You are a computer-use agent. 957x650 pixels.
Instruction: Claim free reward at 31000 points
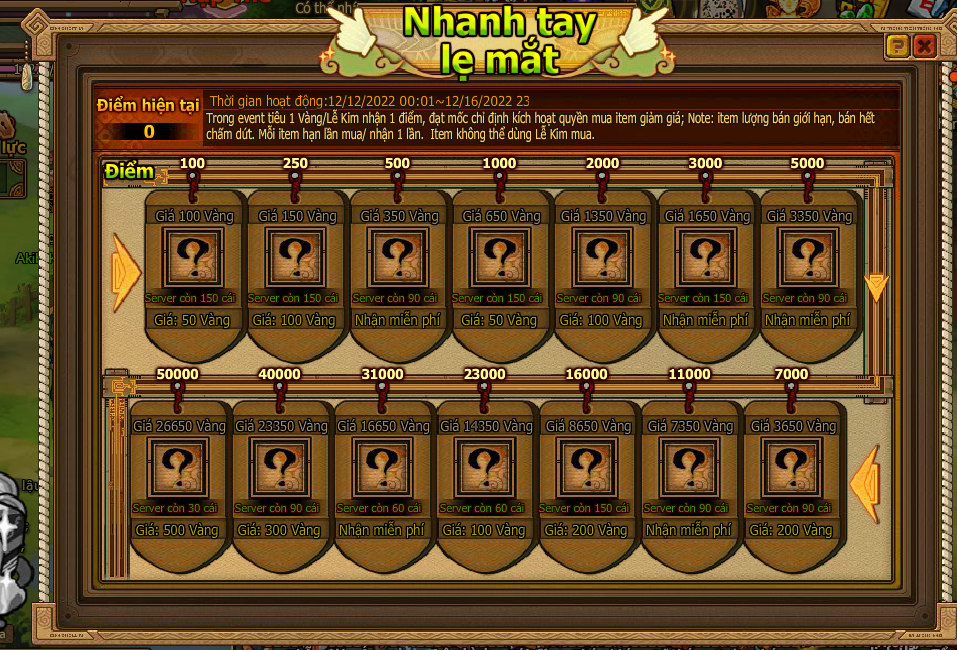[x=382, y=530]
